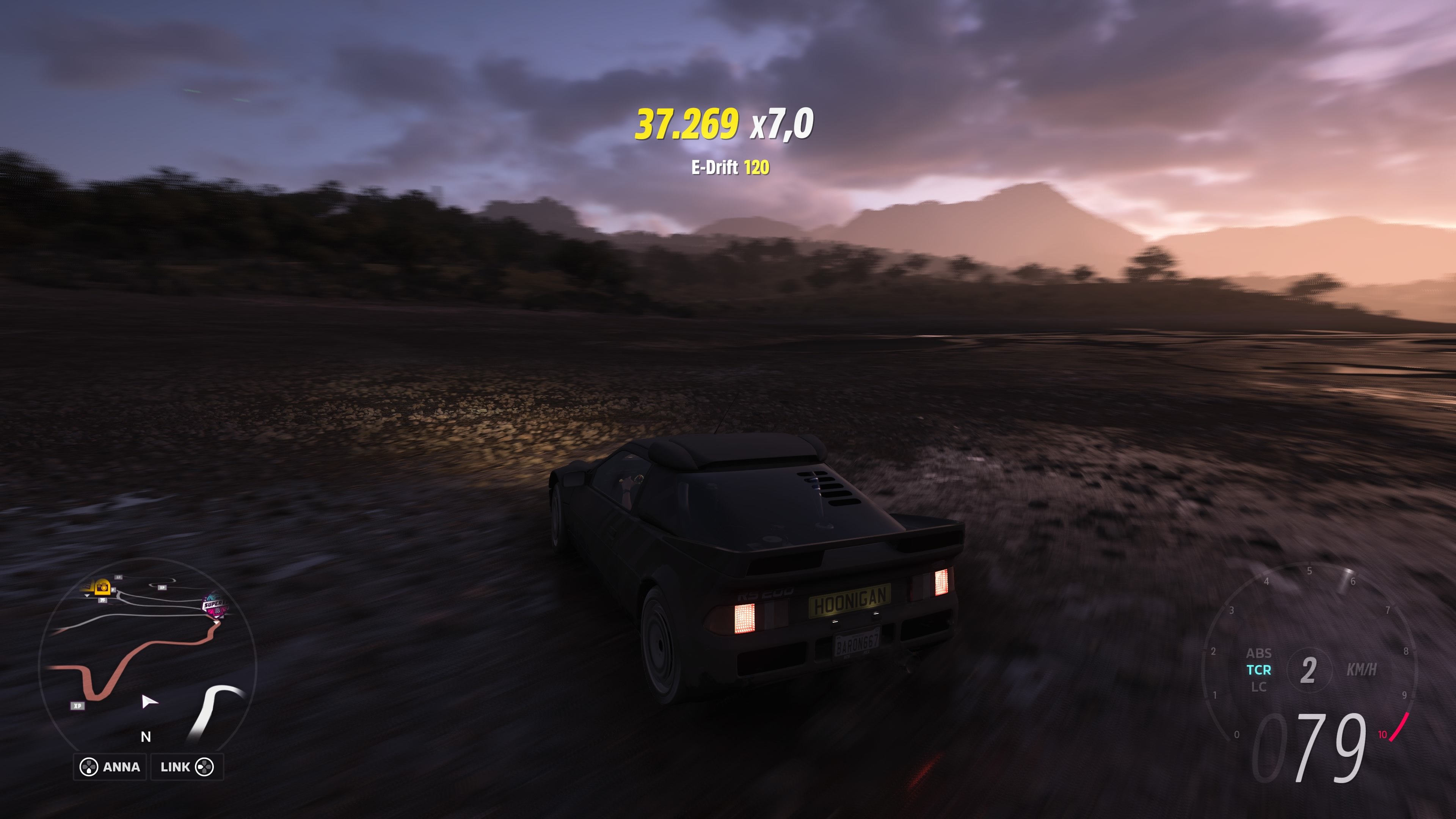The width and height of the screenshot is (1456, 819).
Task: Click the XP bonus board icon near the route
Action: pos(77,706)
